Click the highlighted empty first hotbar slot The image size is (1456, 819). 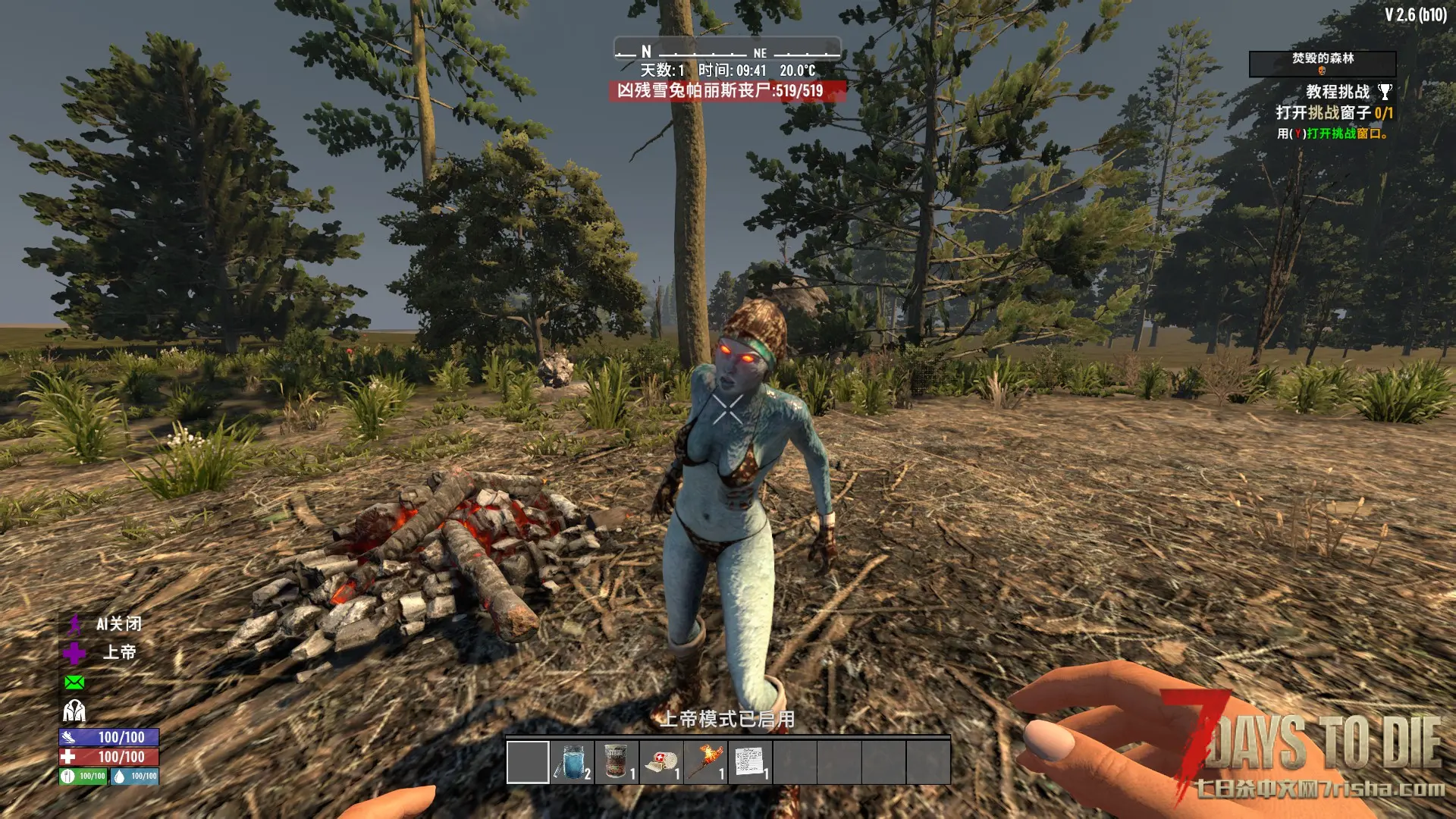pos(528,761)
